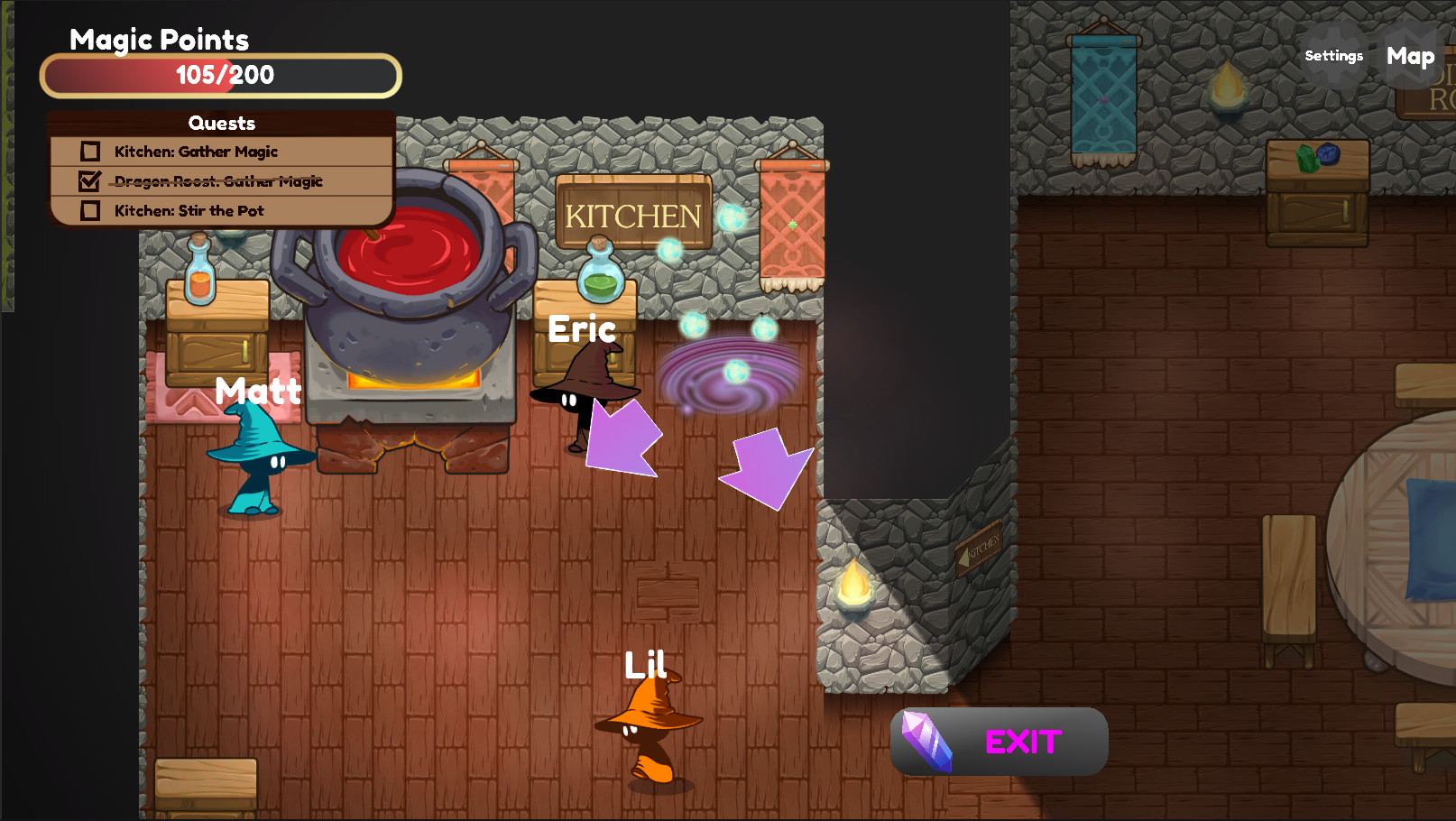Viewport: 1456px width, 821px height.
Task: Check the 'Kitchen: Gather Magic' quest checkbox
Action: 88,151
